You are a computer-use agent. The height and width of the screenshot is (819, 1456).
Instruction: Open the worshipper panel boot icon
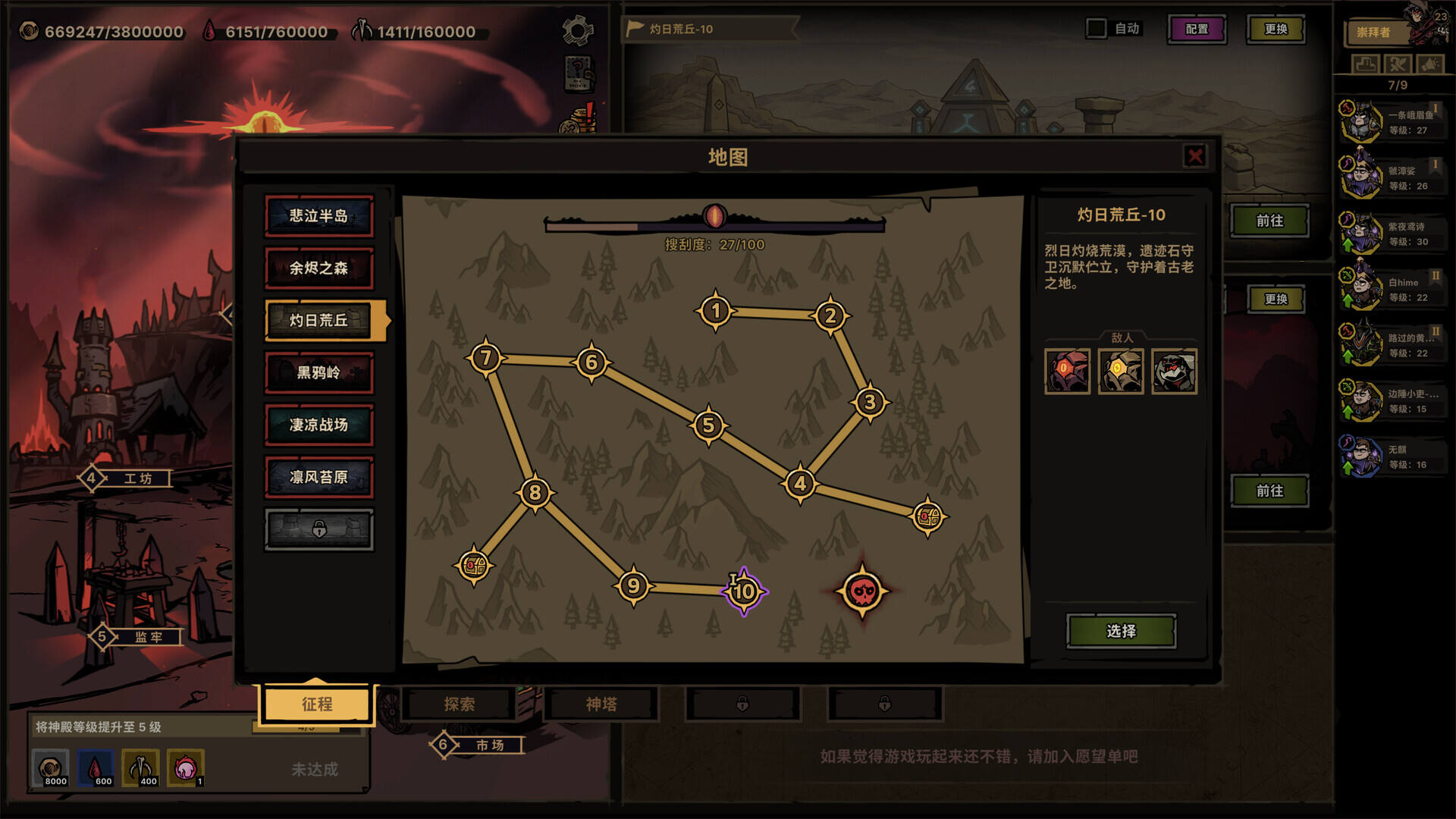[1365, 65]
